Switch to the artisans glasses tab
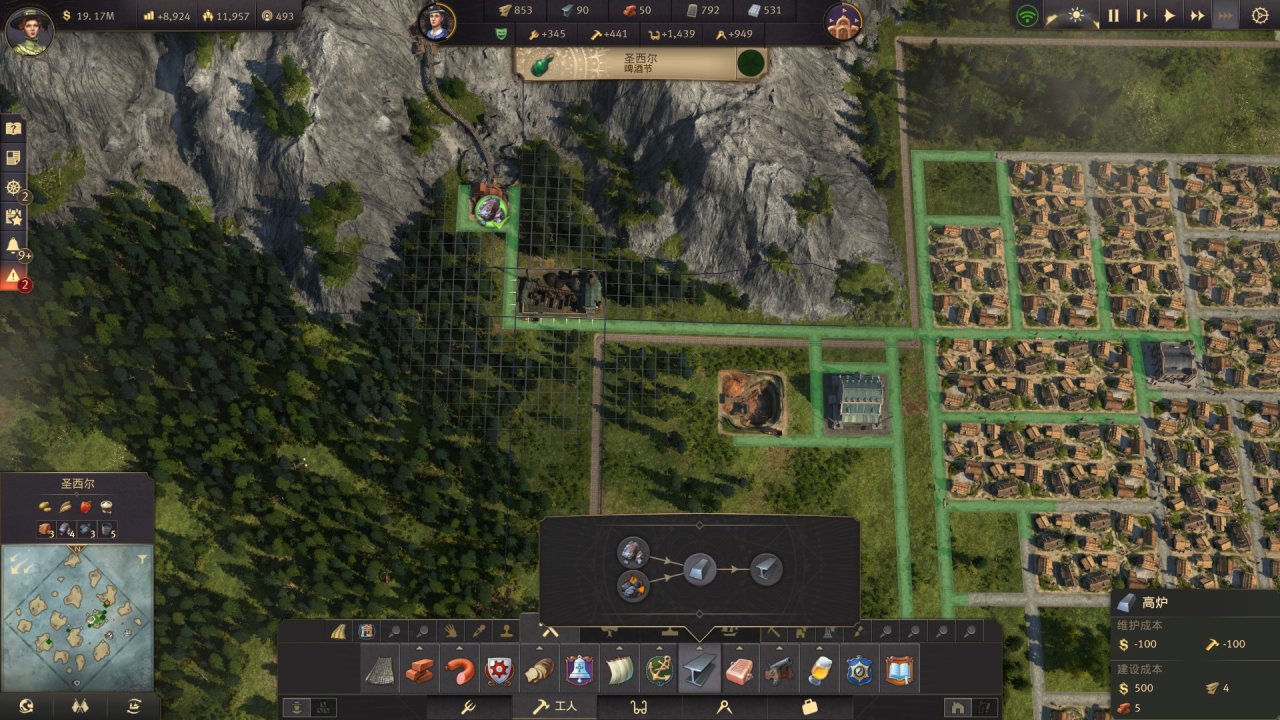This screenshot has width=1280, height=720. pos(638,707)
